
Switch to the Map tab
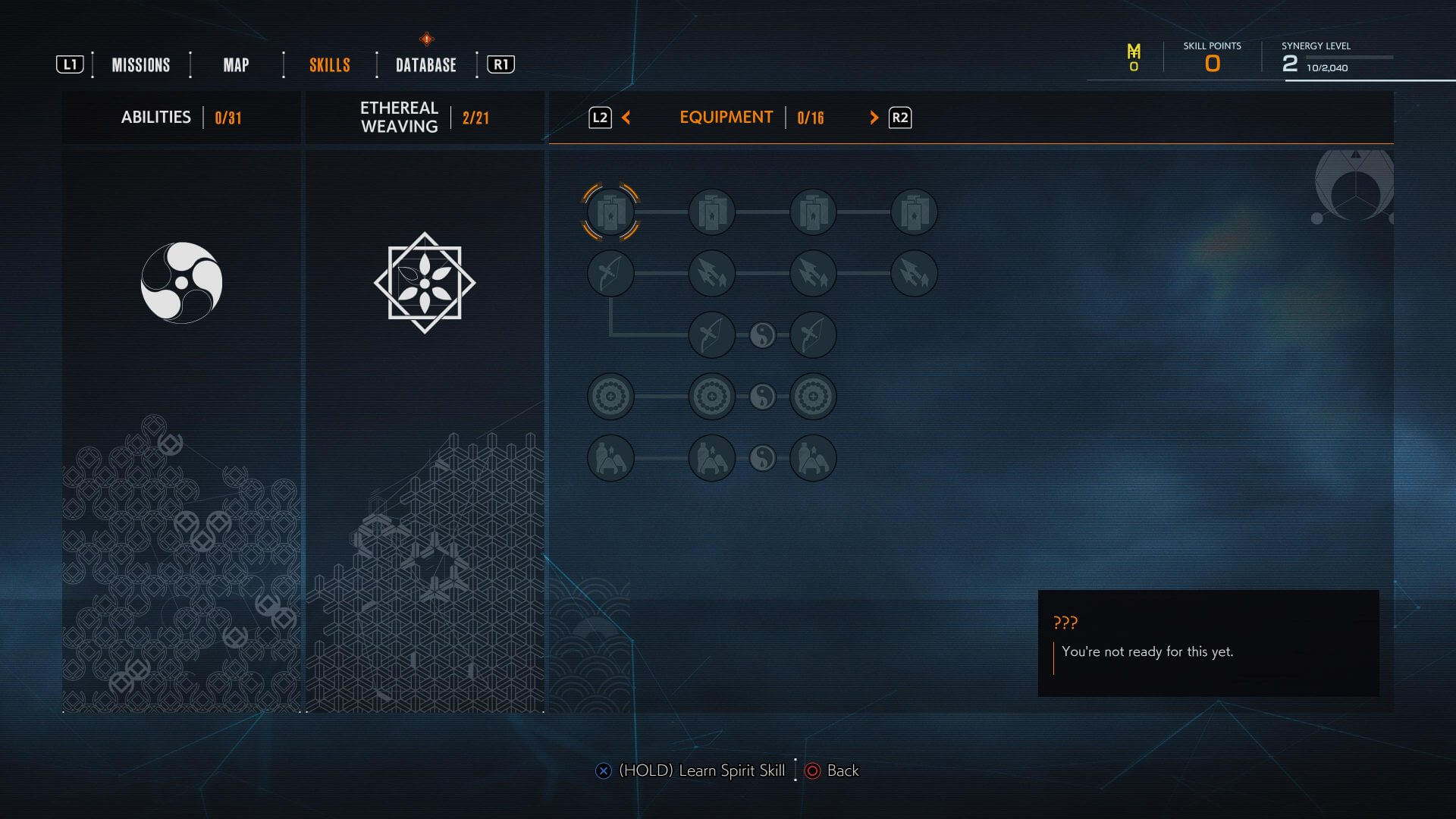click(236, 65)
